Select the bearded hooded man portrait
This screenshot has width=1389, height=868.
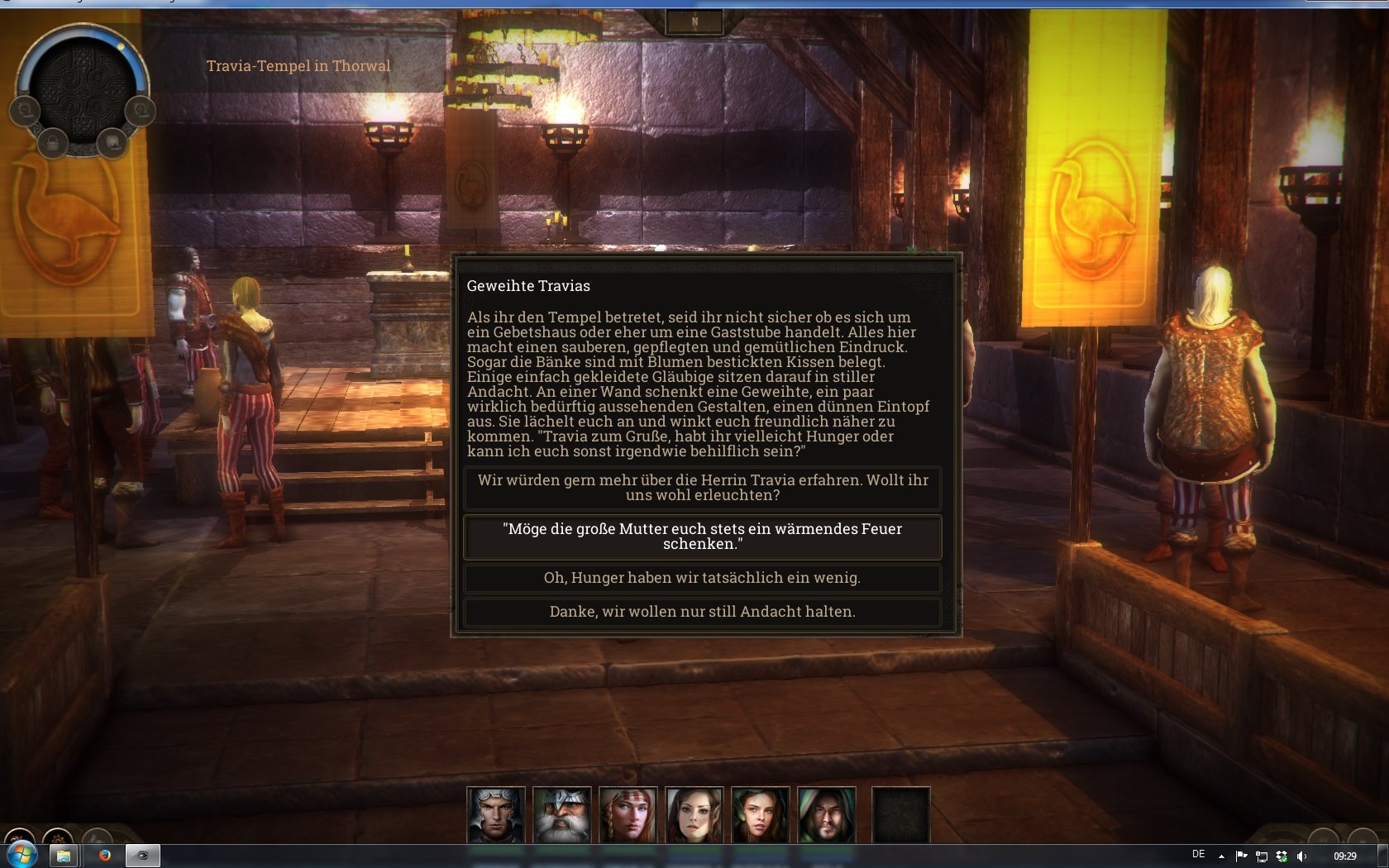(827, 814)
